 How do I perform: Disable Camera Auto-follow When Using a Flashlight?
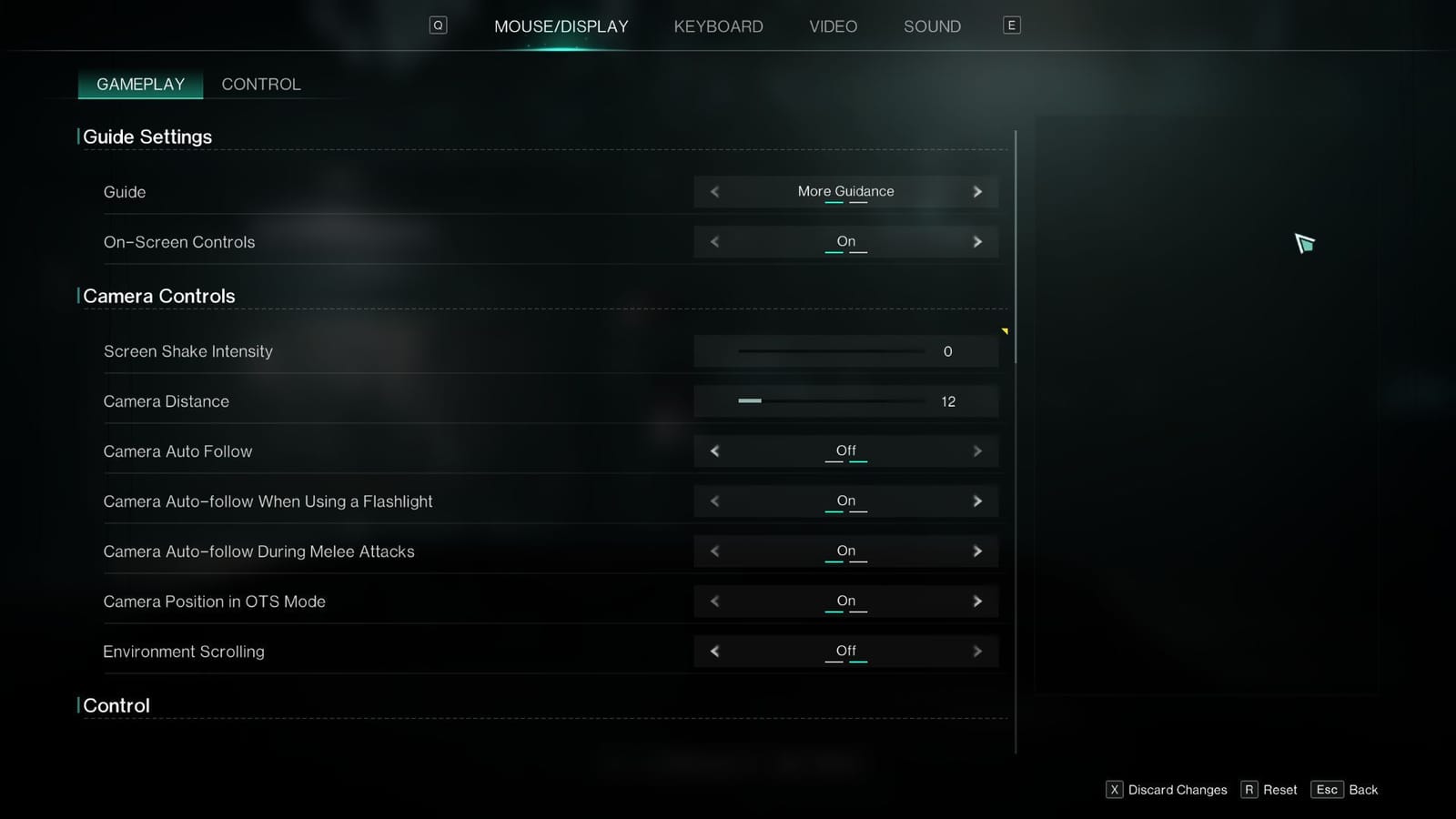(977, 500)
